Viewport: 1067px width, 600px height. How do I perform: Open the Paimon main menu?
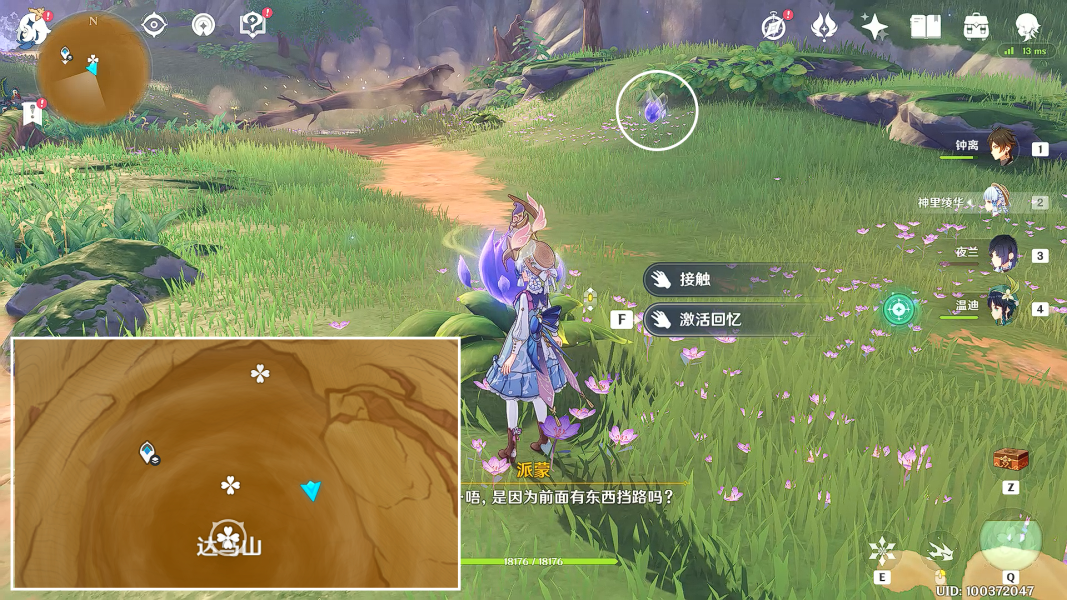click(x=32, y=30)
